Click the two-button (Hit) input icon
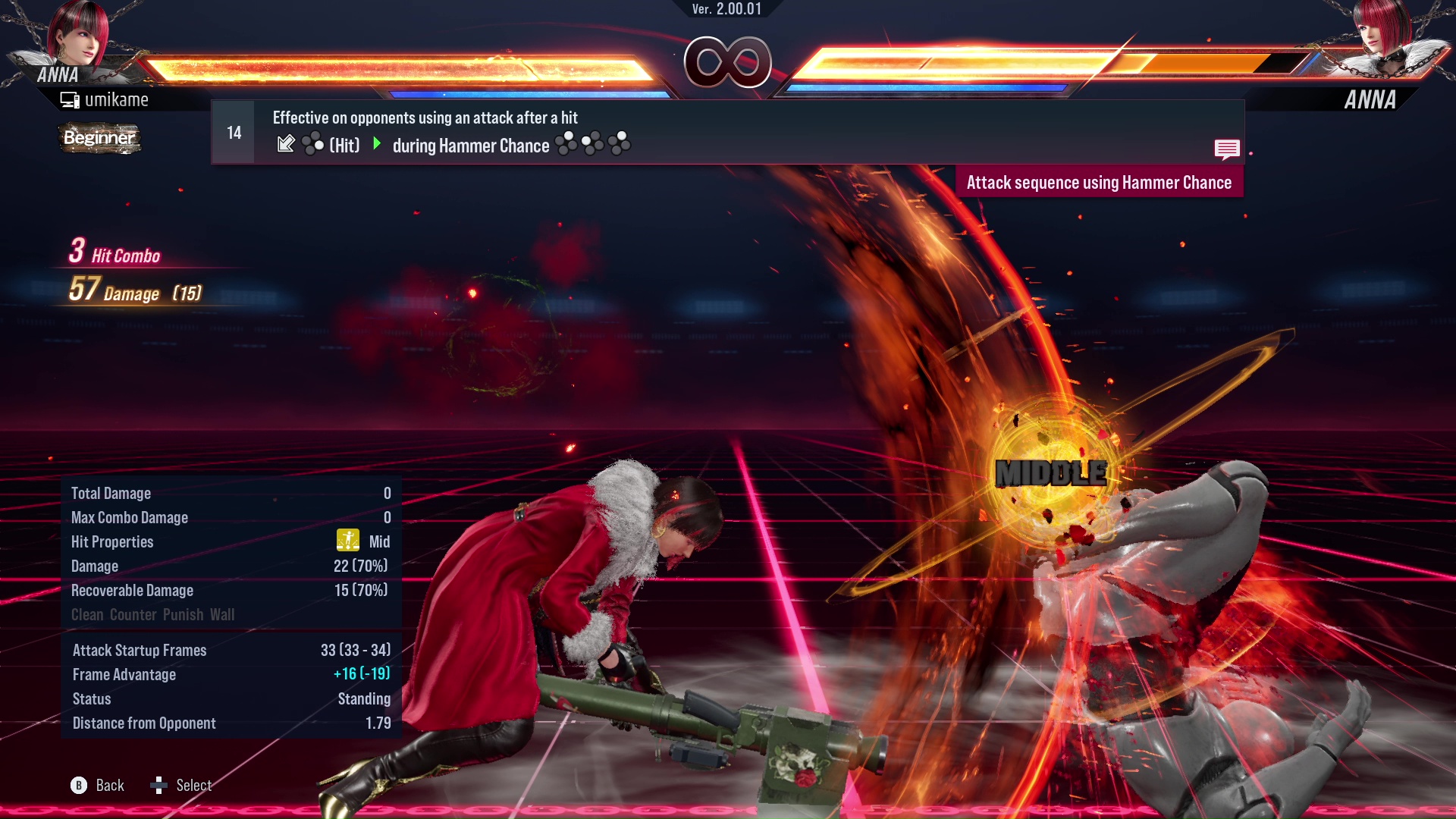 coord(312,144)
